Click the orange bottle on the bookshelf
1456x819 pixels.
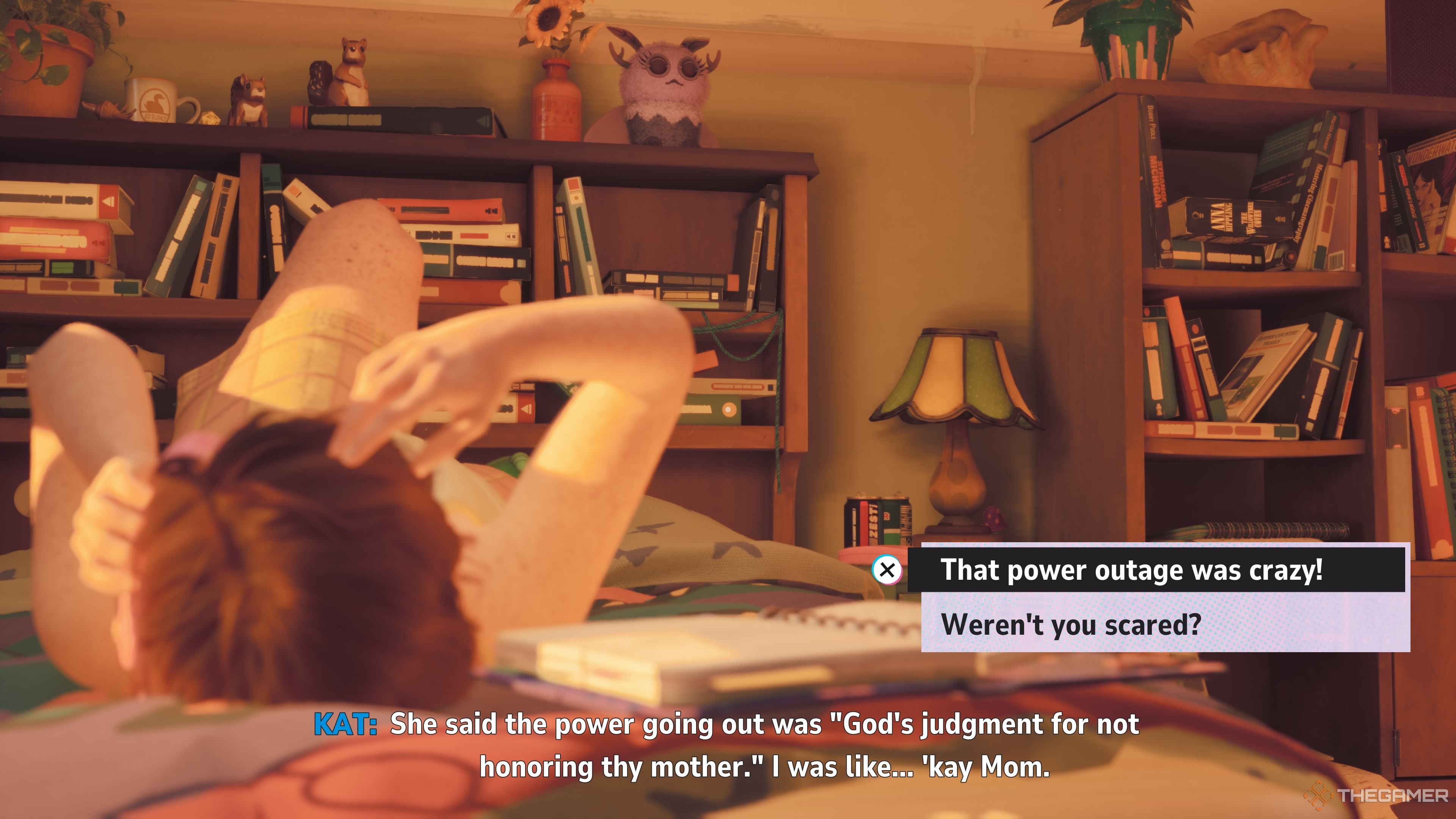[x=557, y=99]
